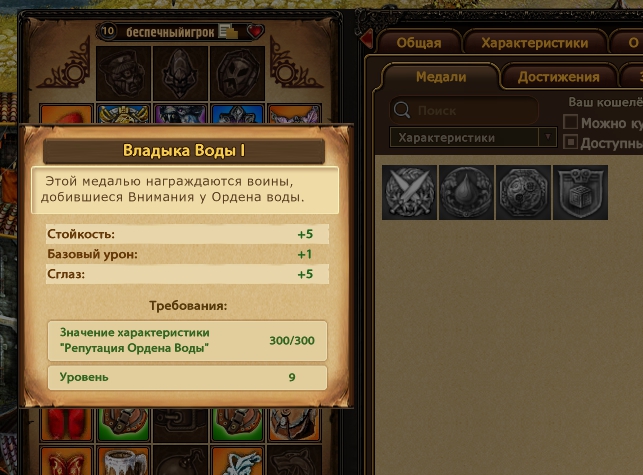Screen dimensions: 643x475
Task: Select the pointed helmet equipment slot
Action: tap(181, 71)
